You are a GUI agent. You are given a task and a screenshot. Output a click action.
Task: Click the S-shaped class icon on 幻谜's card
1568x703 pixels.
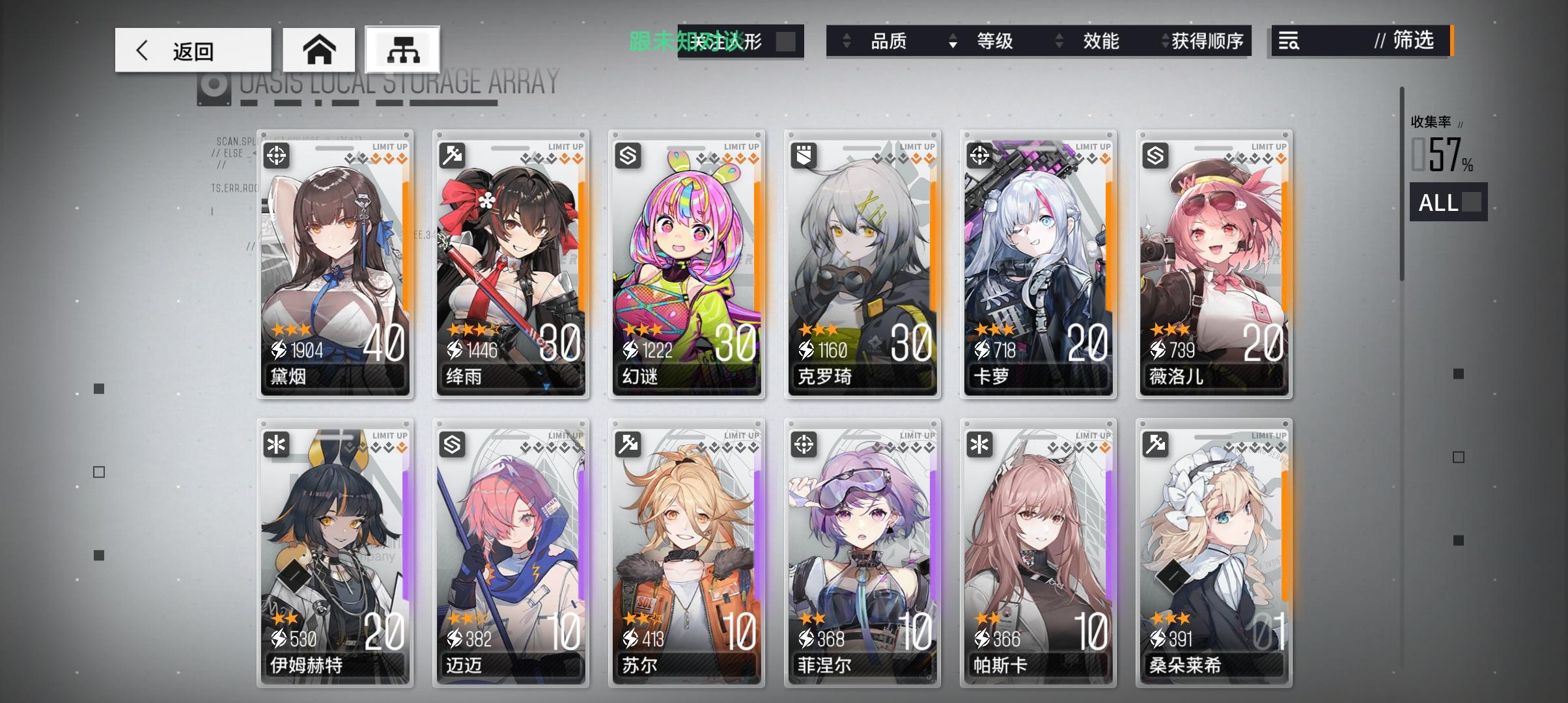629,154
